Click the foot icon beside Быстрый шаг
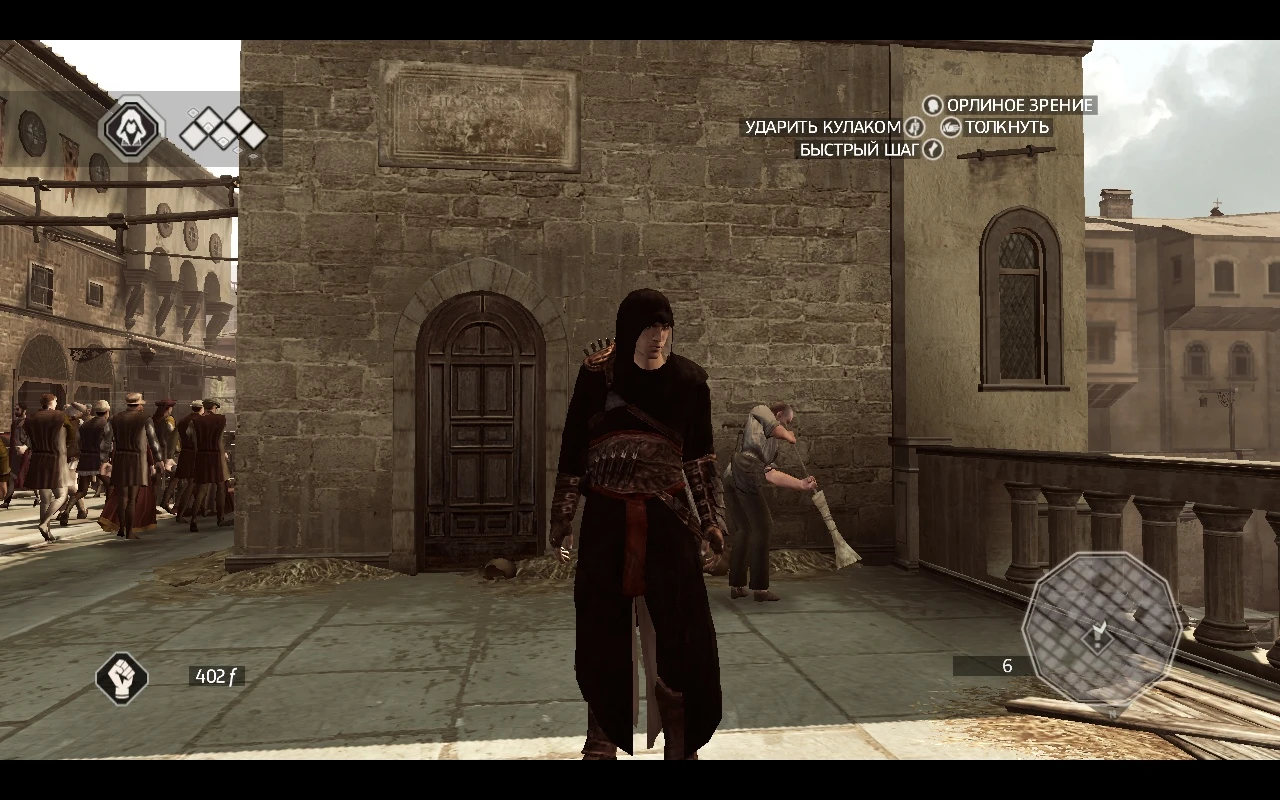 932,150
